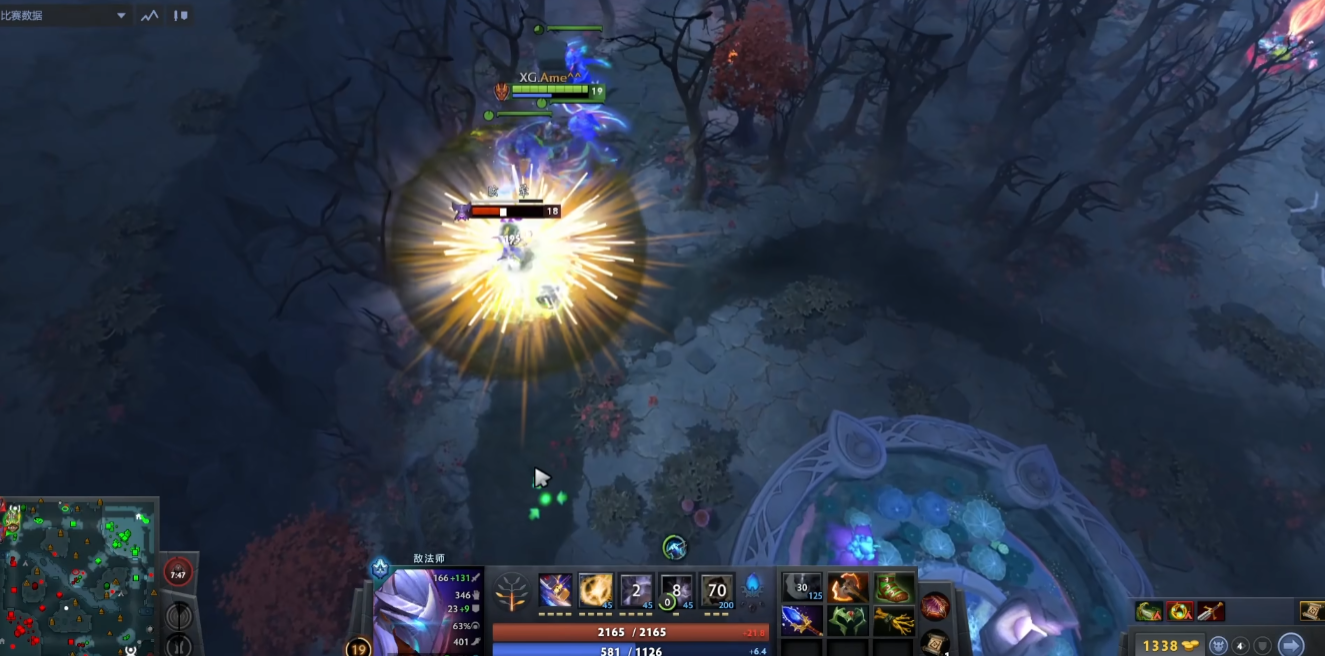Select the golden claw item slot
This screenshot has height=656, width=1325.
[x=894, y=621]
